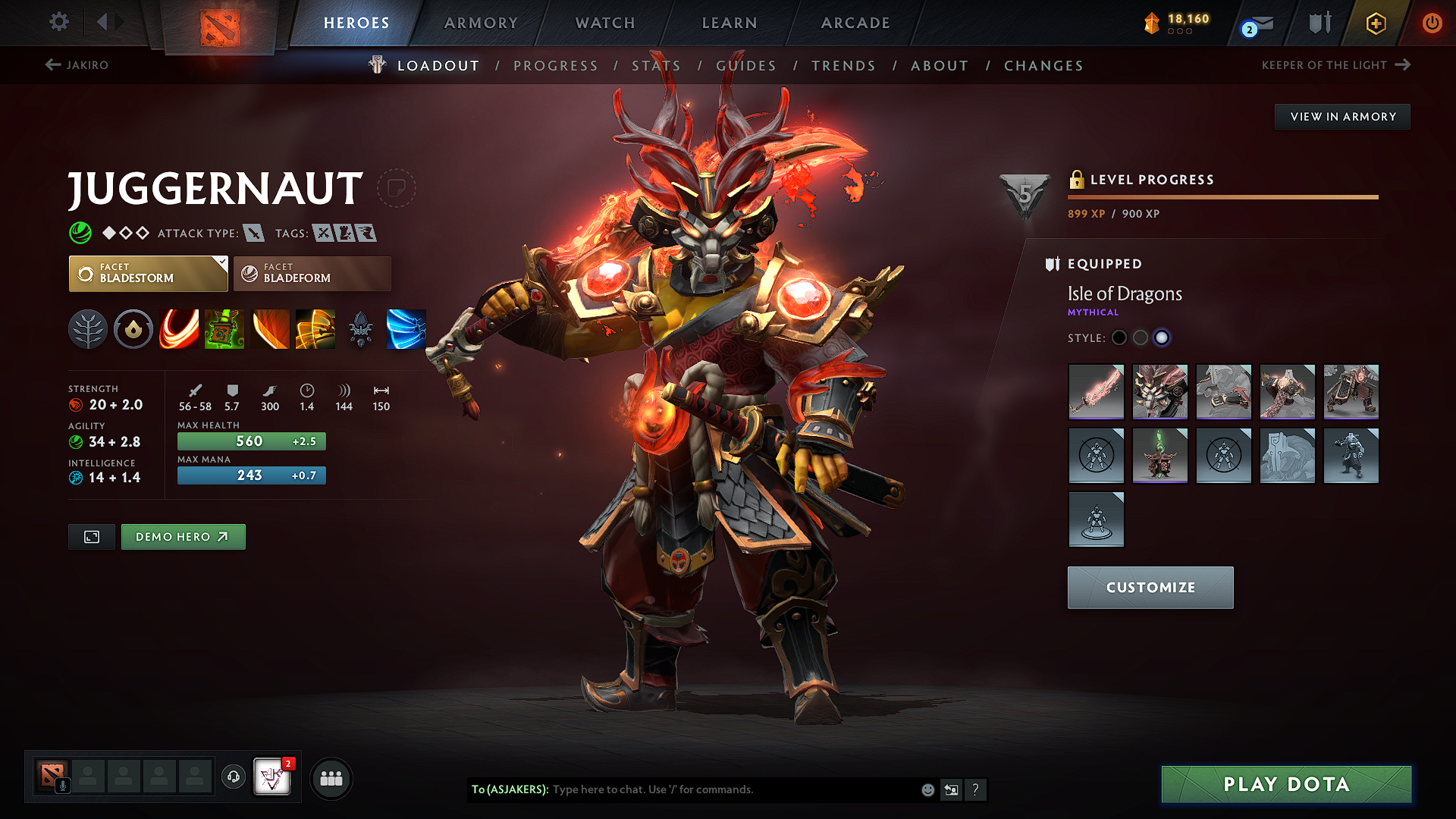Viewport: 1456px width, 819px height.
Task: Open the settings gear menu
Action: 59,22
